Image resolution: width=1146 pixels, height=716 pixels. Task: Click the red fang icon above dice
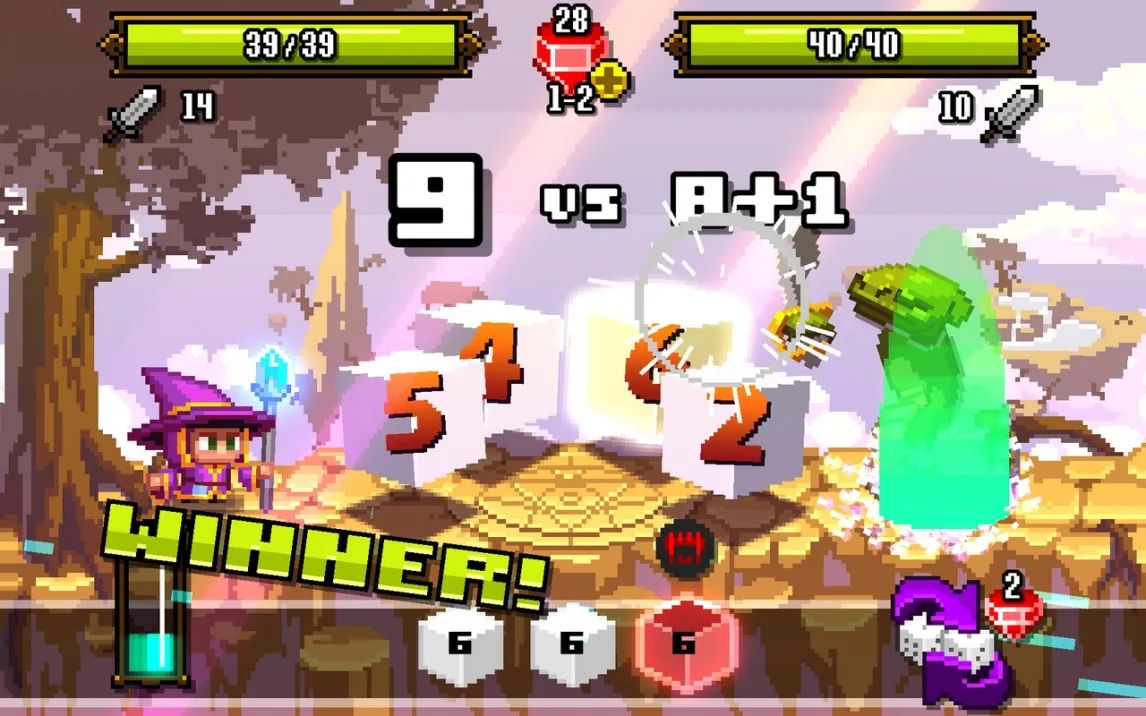coord(683,548)
